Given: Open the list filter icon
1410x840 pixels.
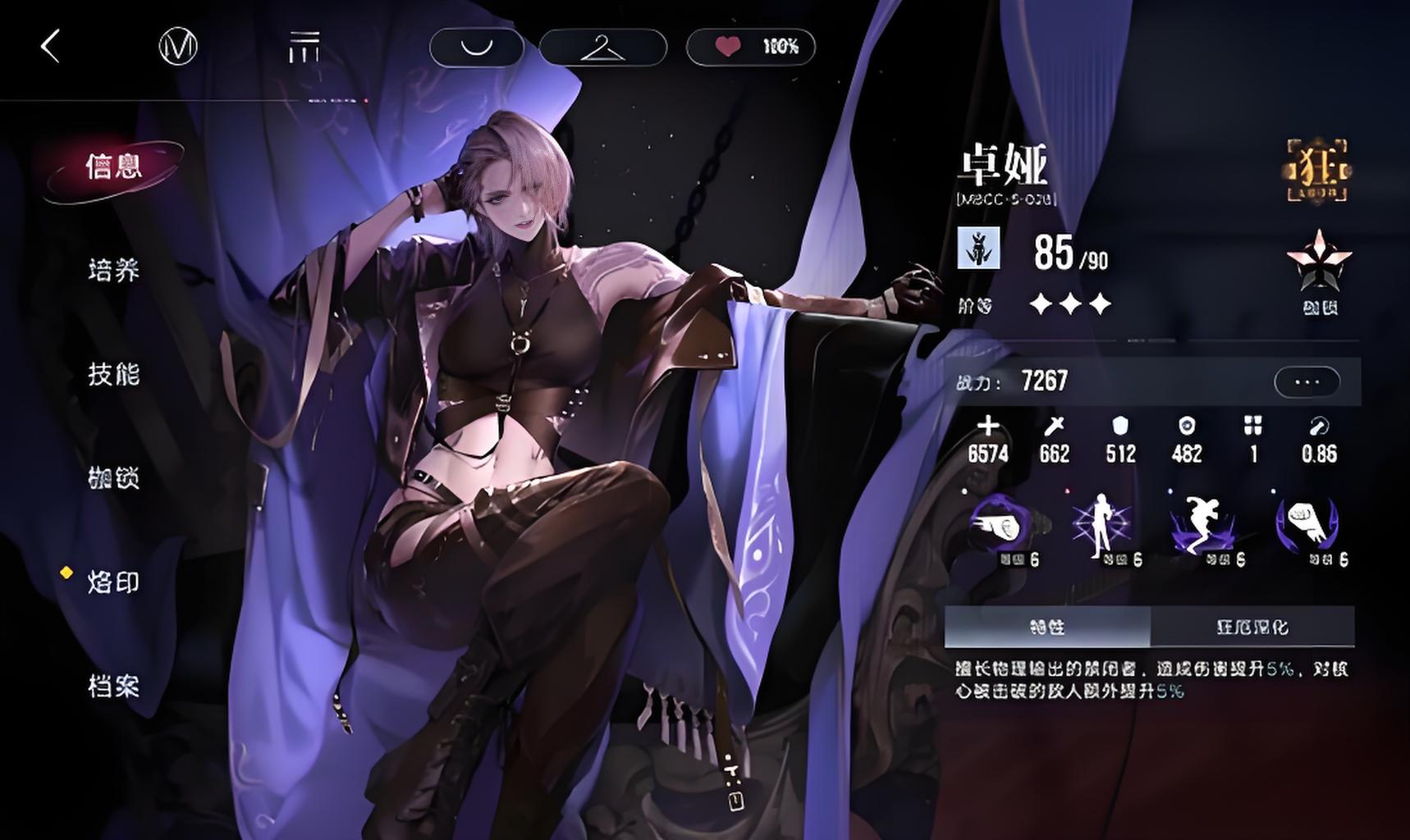Looking at the screenshot, I should click(x=304, y=47).
